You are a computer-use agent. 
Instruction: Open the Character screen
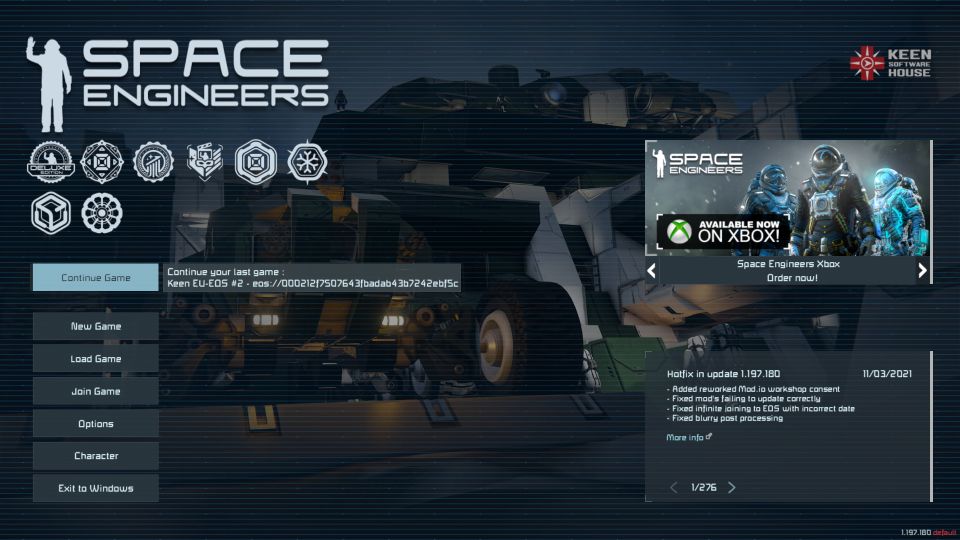(96, 456)
